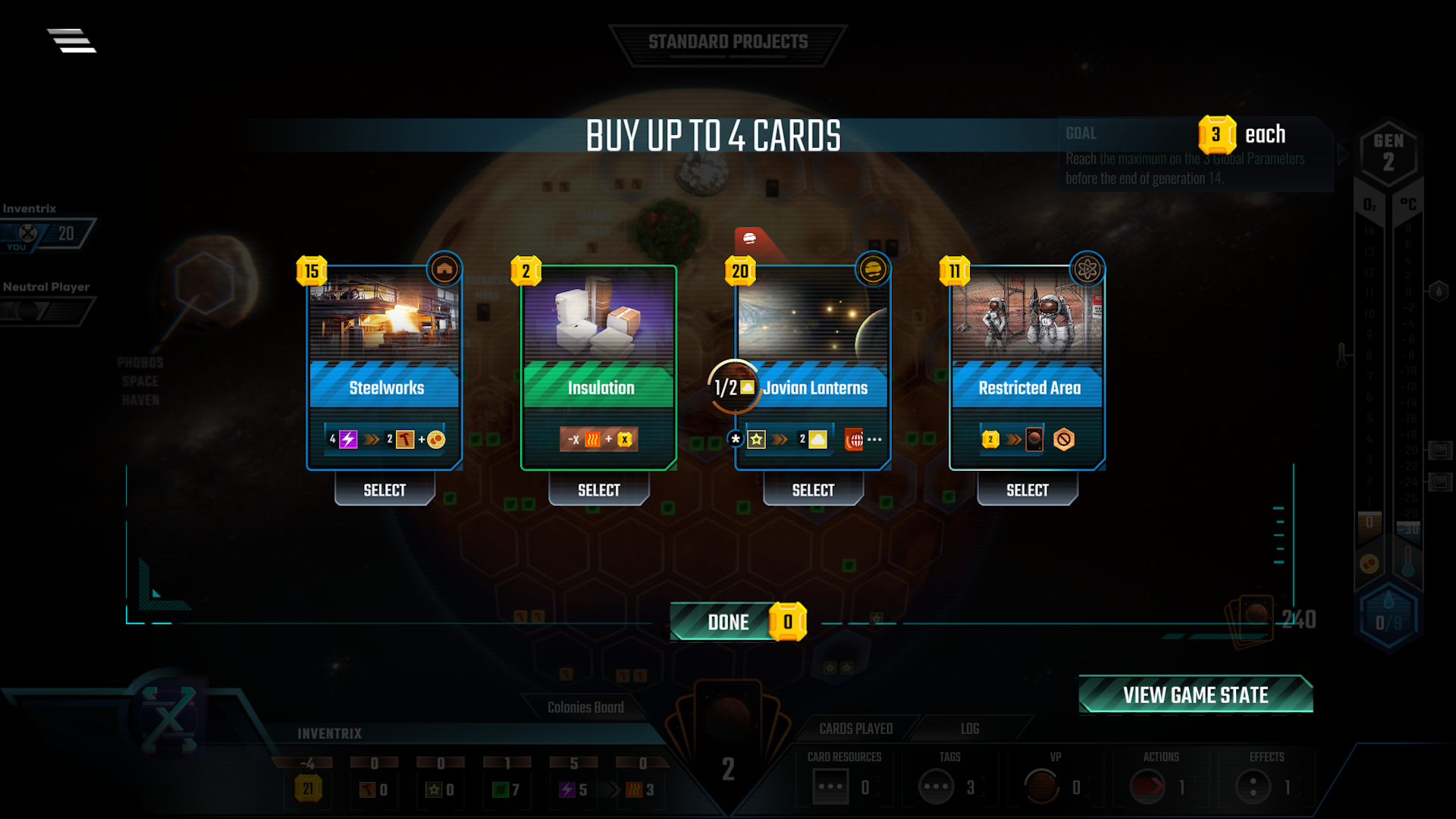The height and width of the screenshot is (819, 1456).
Task: Select the Restricted Area card
Action: [1027, 364]
